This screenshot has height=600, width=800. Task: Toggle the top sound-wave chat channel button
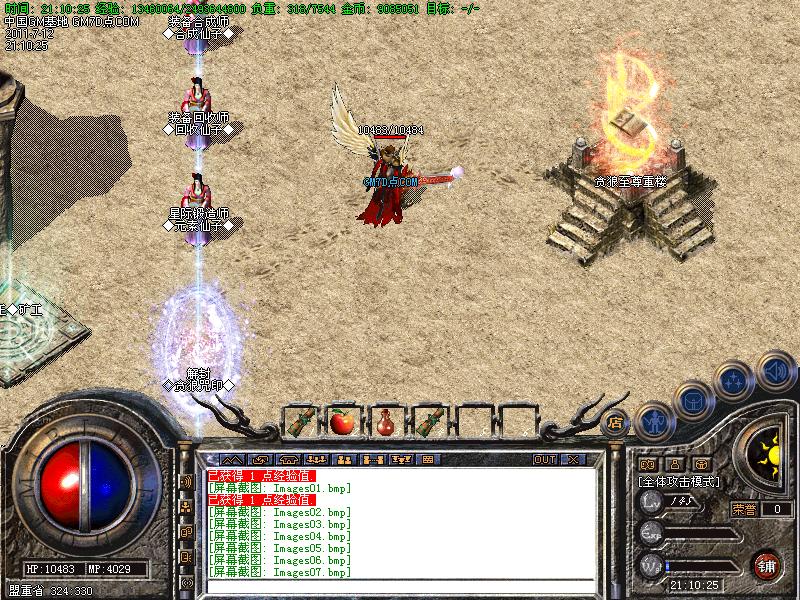(x=186, y=481)
